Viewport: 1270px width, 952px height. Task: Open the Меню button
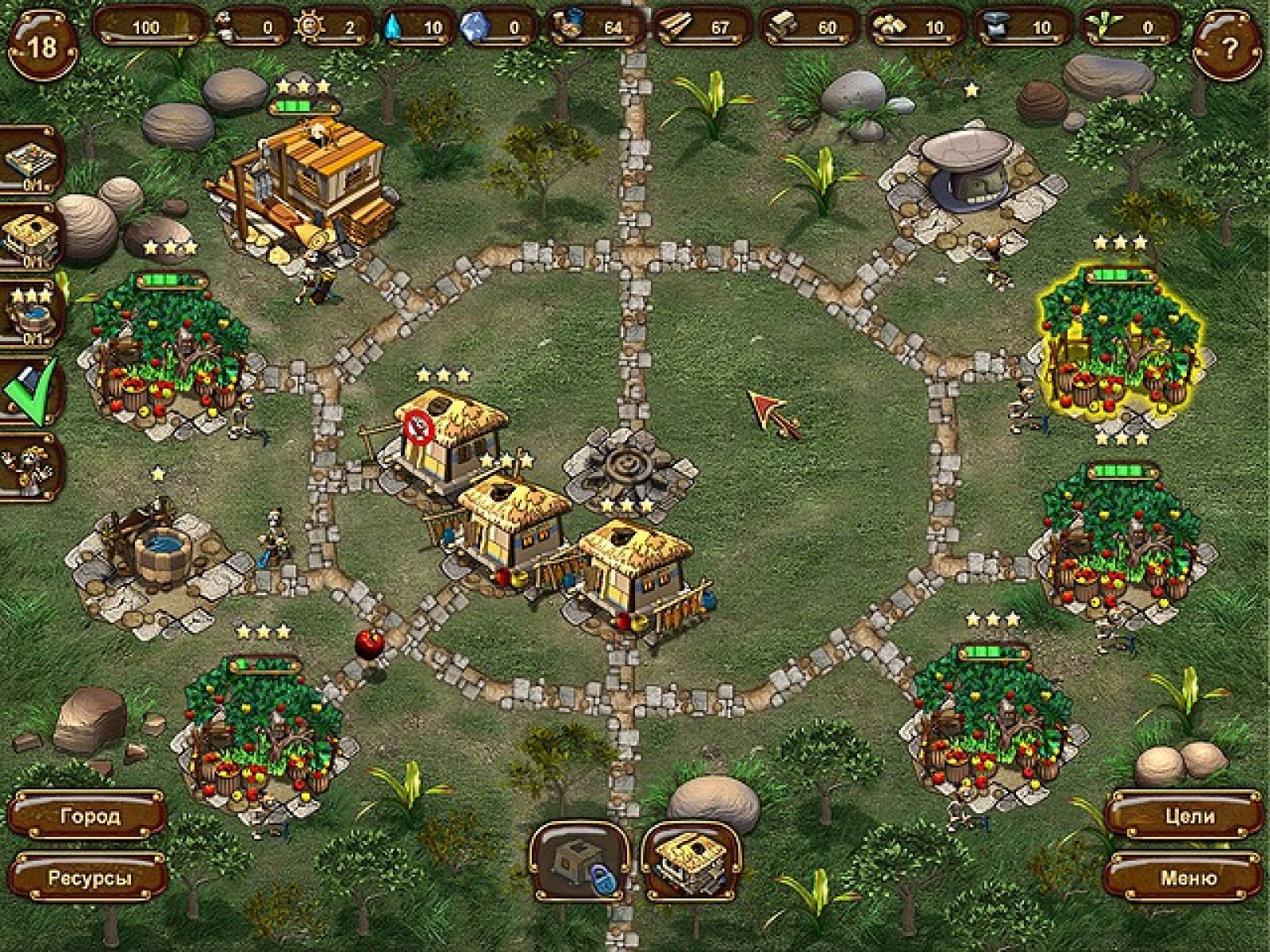[1184, 878]
